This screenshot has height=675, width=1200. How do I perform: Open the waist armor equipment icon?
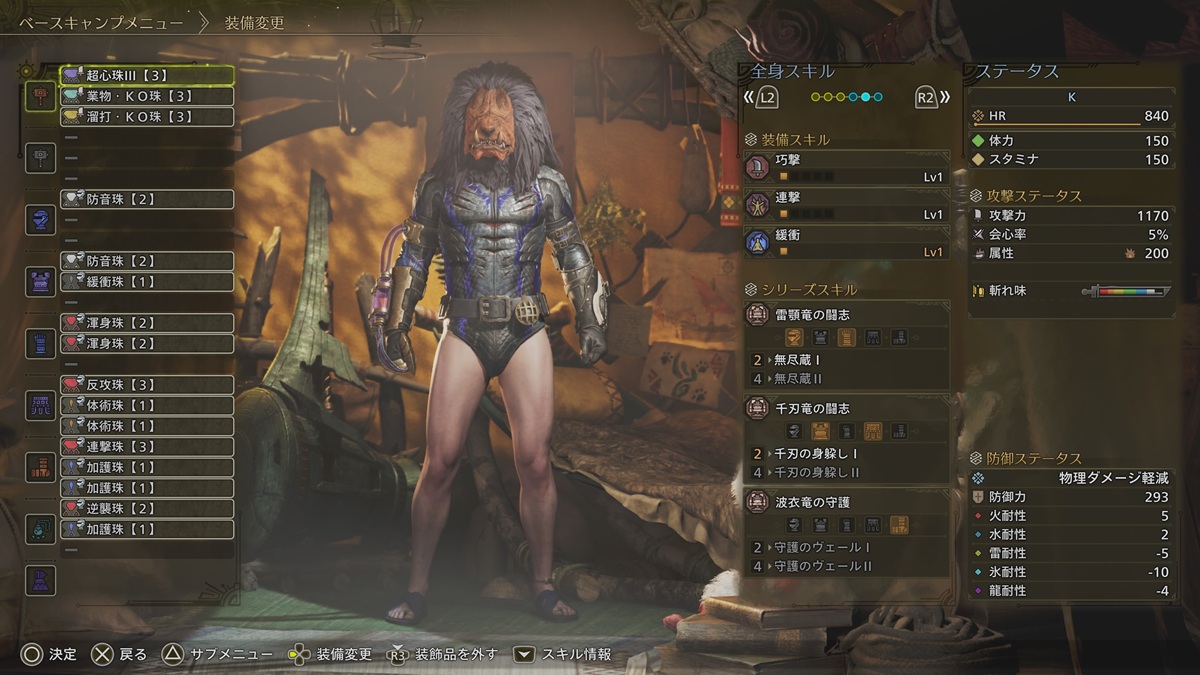tap(41, 405)
